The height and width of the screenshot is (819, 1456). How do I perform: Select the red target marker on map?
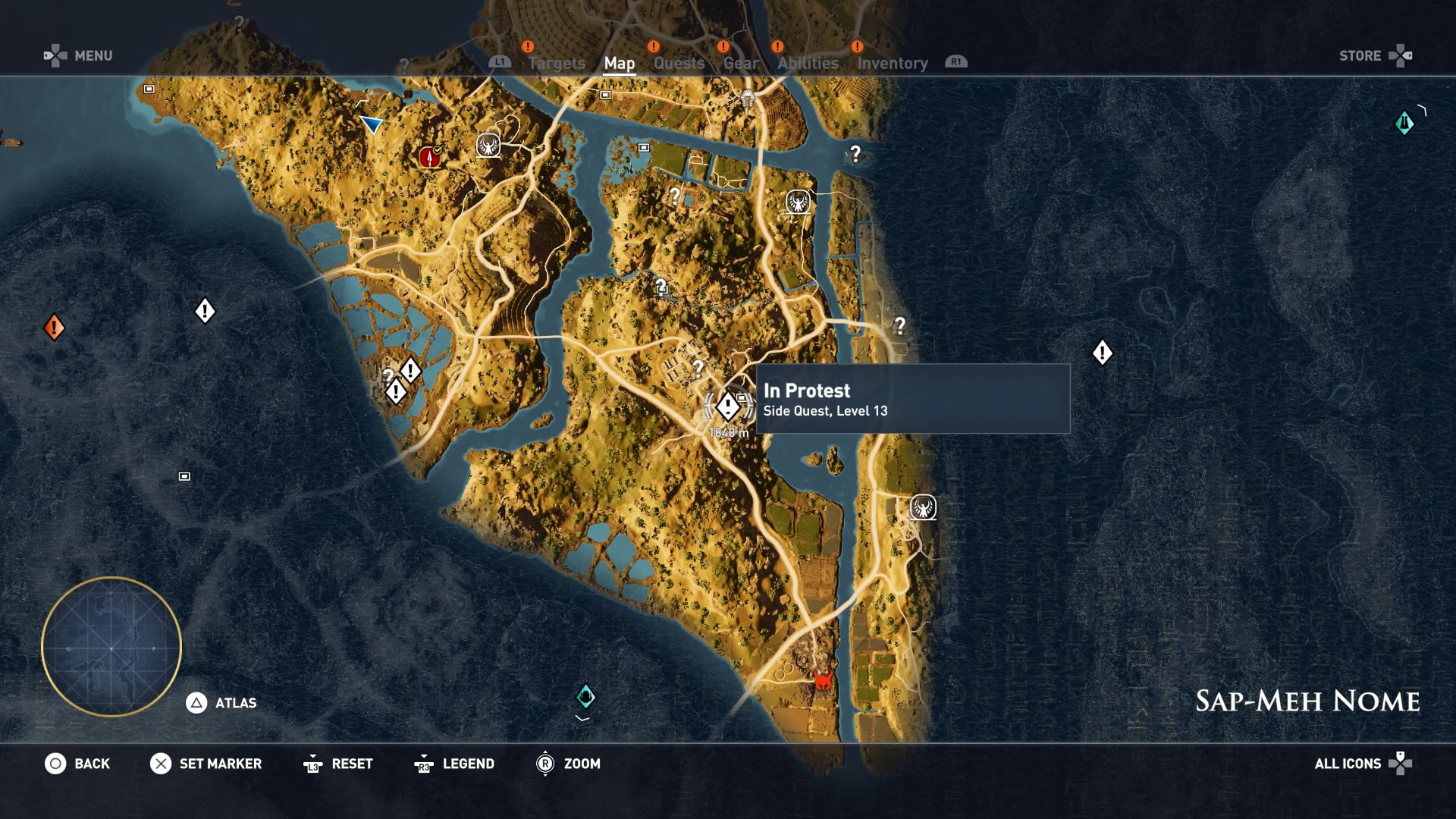point(429,157)
